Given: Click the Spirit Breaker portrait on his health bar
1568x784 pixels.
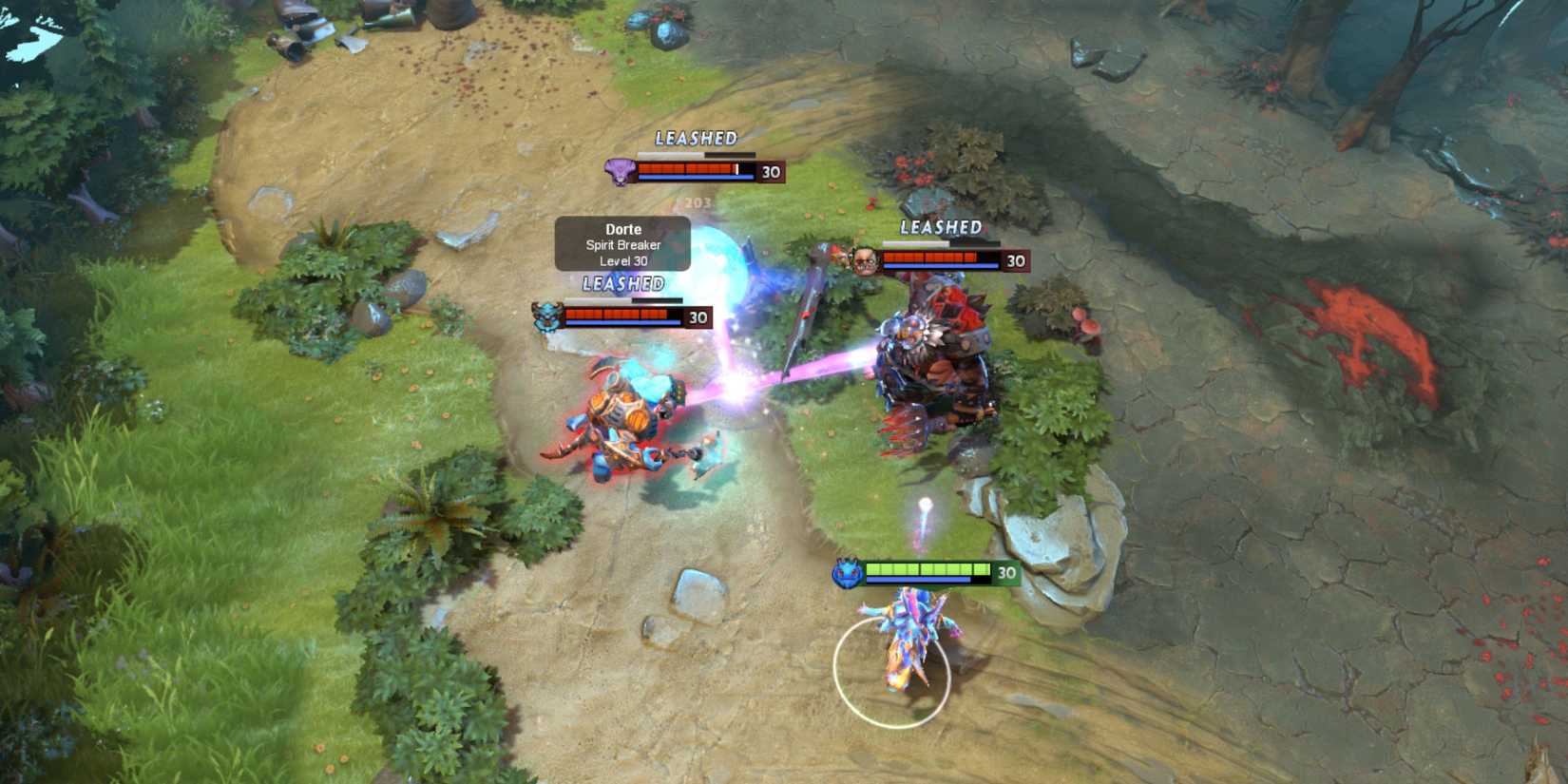Looking at the screenshot, I should point(549,316).
